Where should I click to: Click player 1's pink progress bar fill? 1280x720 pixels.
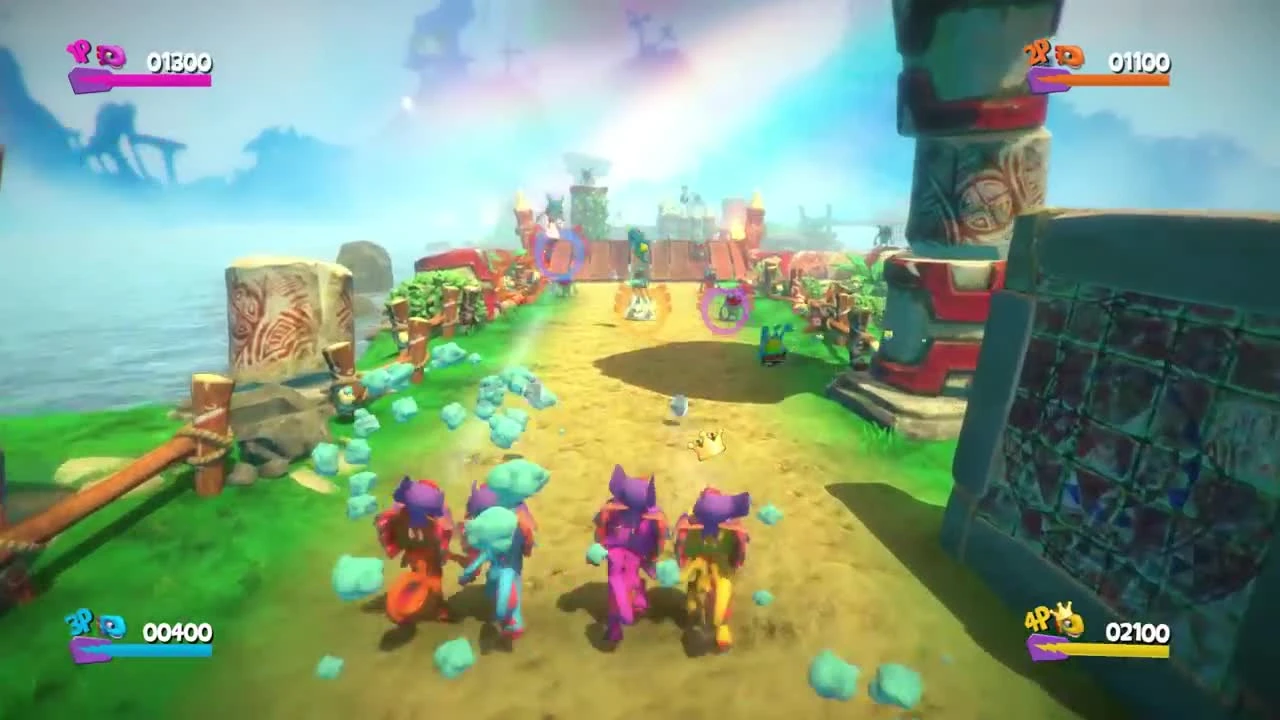tap(160, 80)
